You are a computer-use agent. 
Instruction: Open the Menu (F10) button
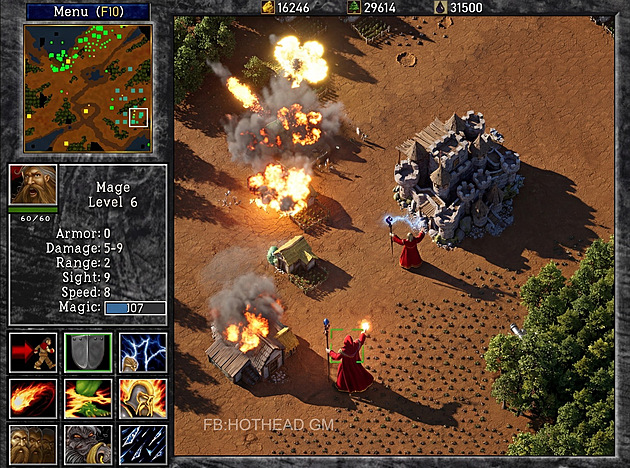(87, 12)
